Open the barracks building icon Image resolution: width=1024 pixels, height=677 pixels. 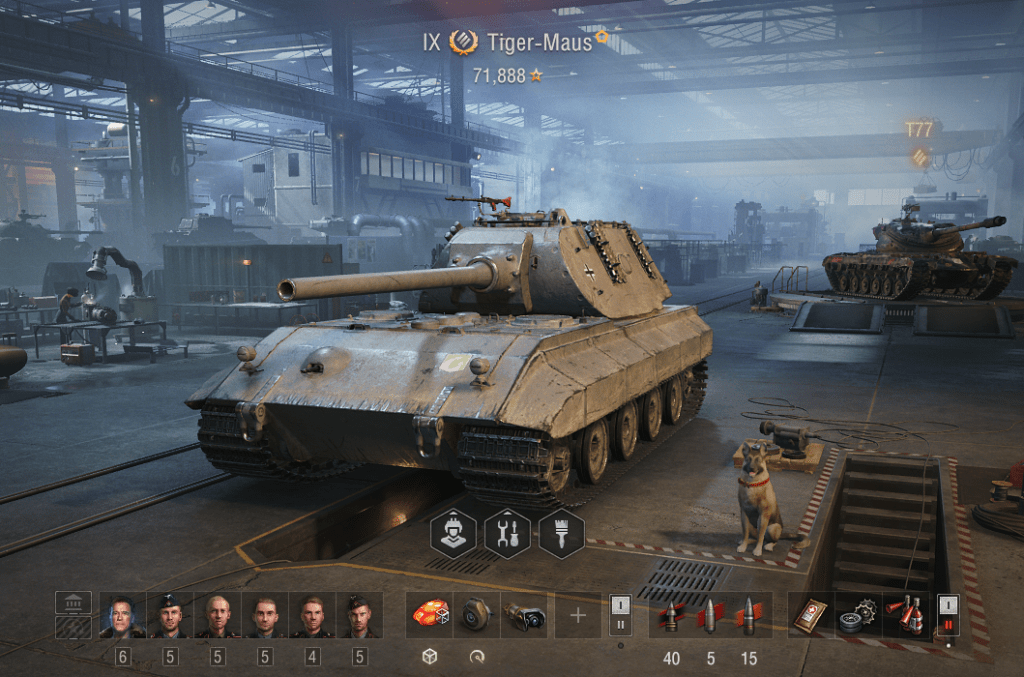click(x=73, y=603)
